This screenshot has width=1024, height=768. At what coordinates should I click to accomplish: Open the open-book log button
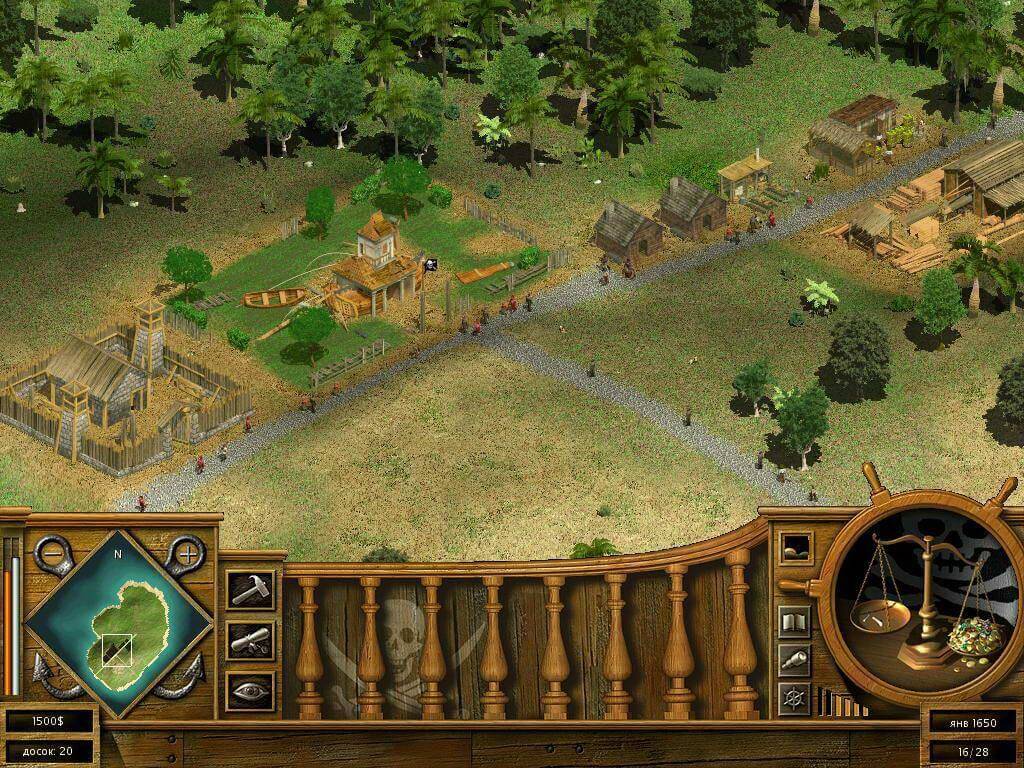coord(795,621)
